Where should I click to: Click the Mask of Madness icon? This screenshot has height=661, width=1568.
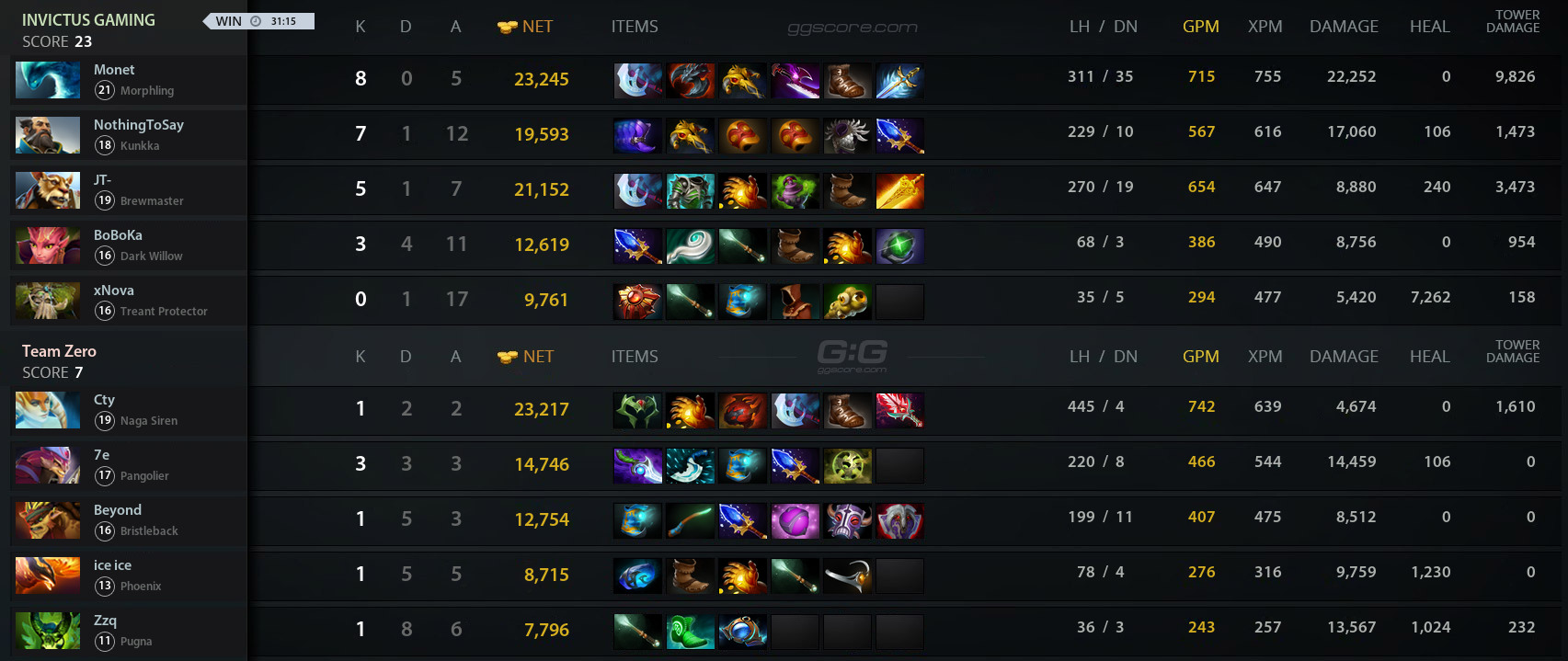tap(846, 521)
